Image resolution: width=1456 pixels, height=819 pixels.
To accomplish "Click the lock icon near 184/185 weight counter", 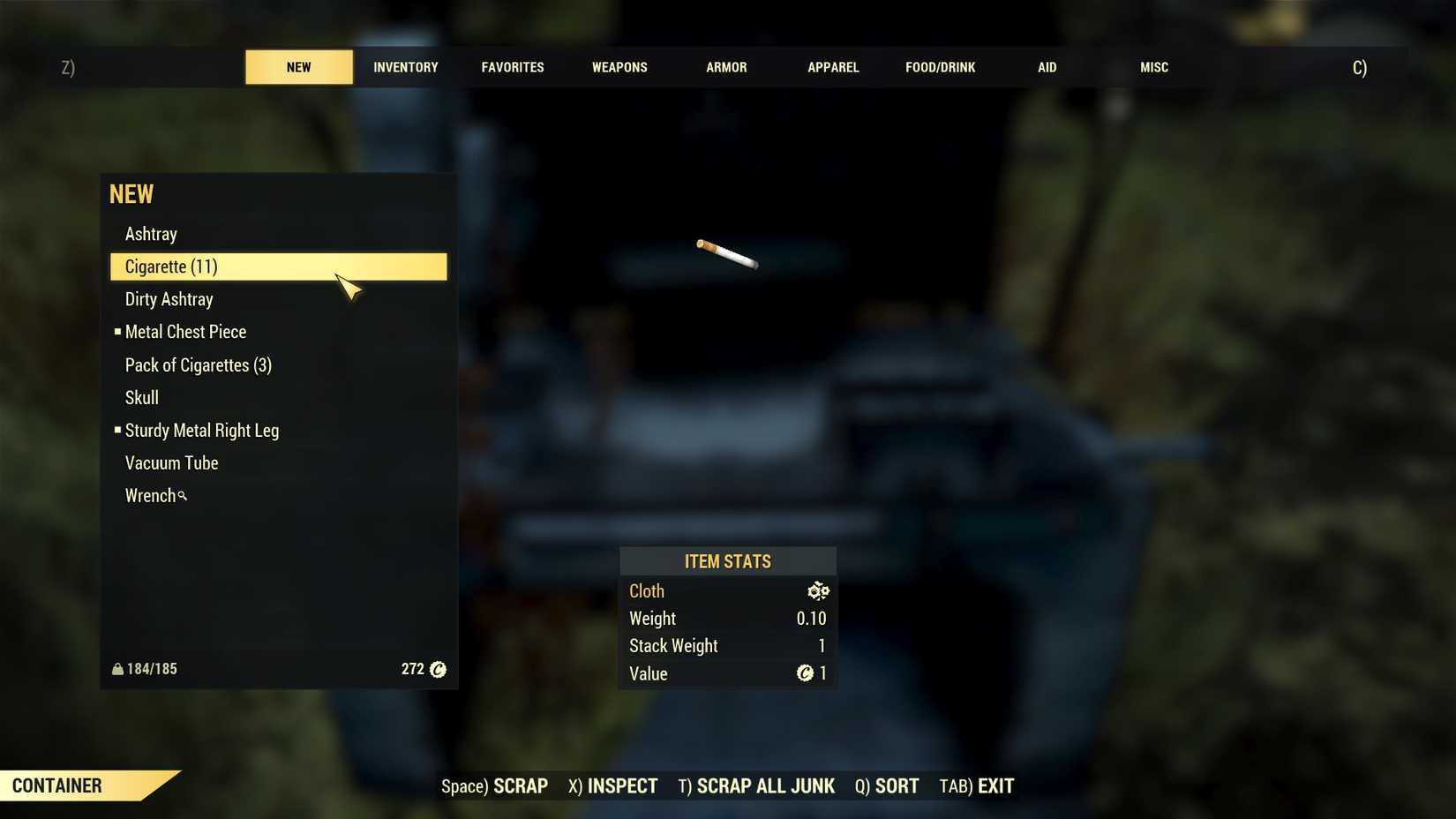I will (117, 669).
